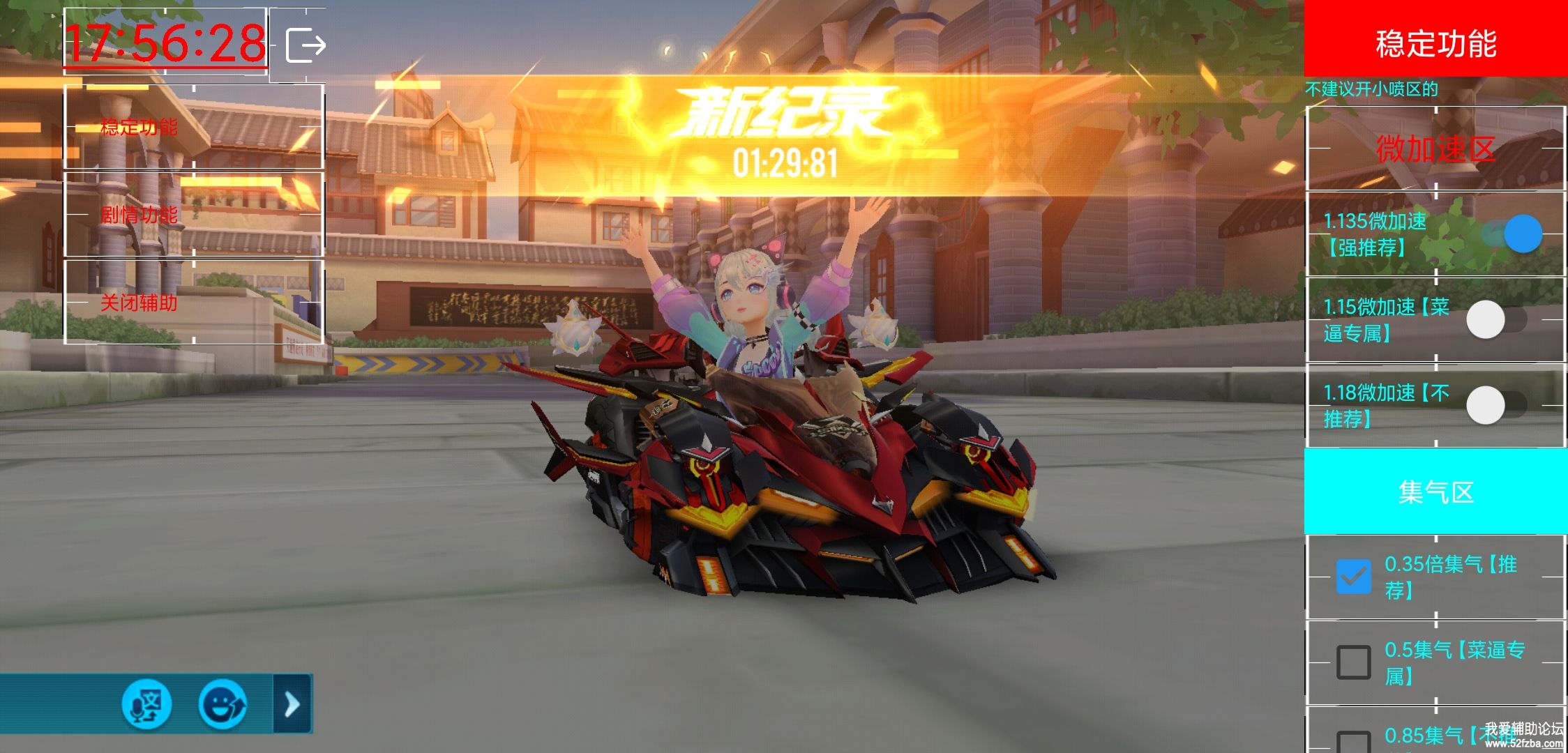Open the 剧情功能 menu entry
The height and width of the screenshot is (753, 1568).
pos(139,215)
